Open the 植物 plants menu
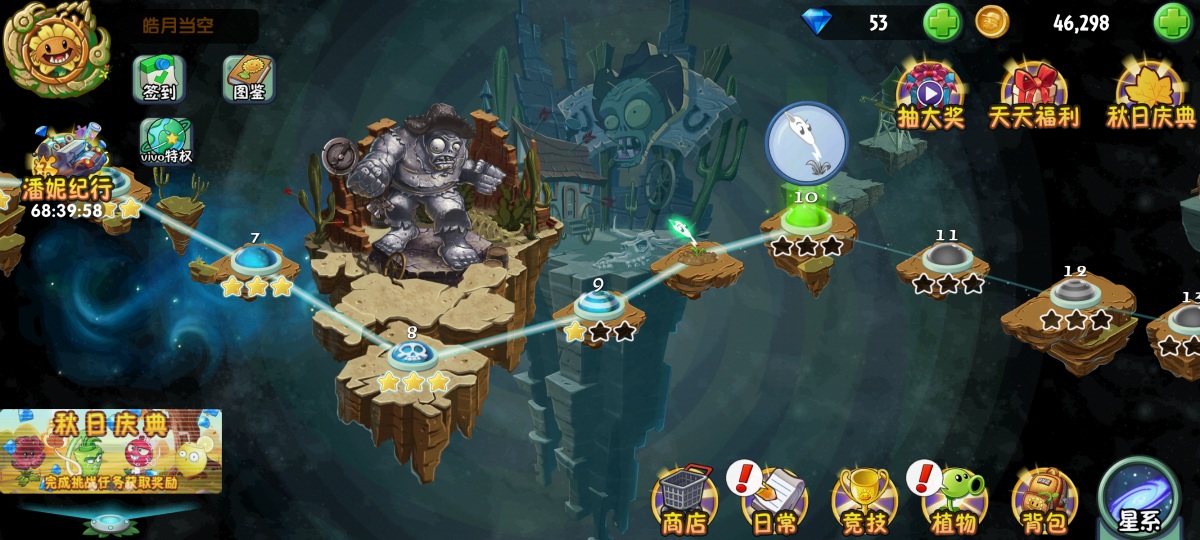 (x=954, y=498)
